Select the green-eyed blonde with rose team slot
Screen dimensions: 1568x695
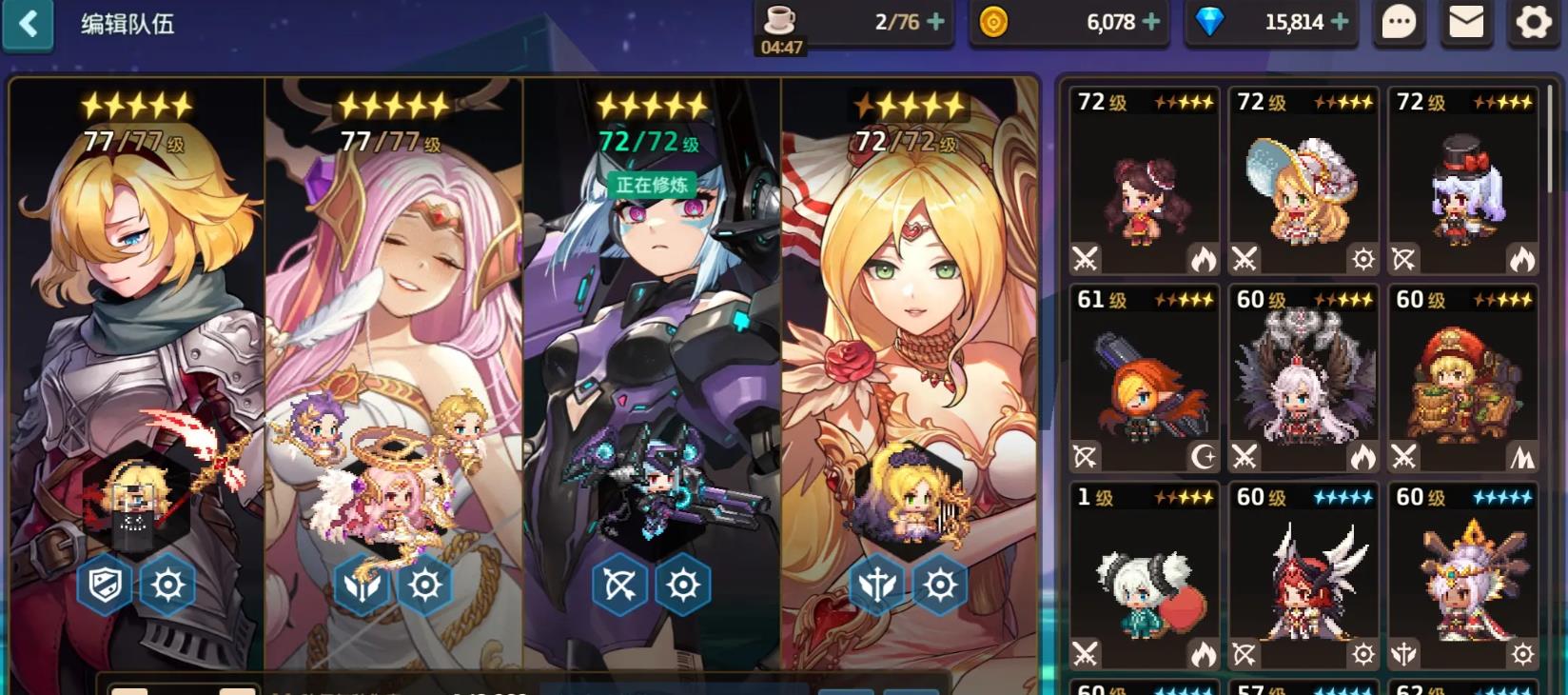909,371
